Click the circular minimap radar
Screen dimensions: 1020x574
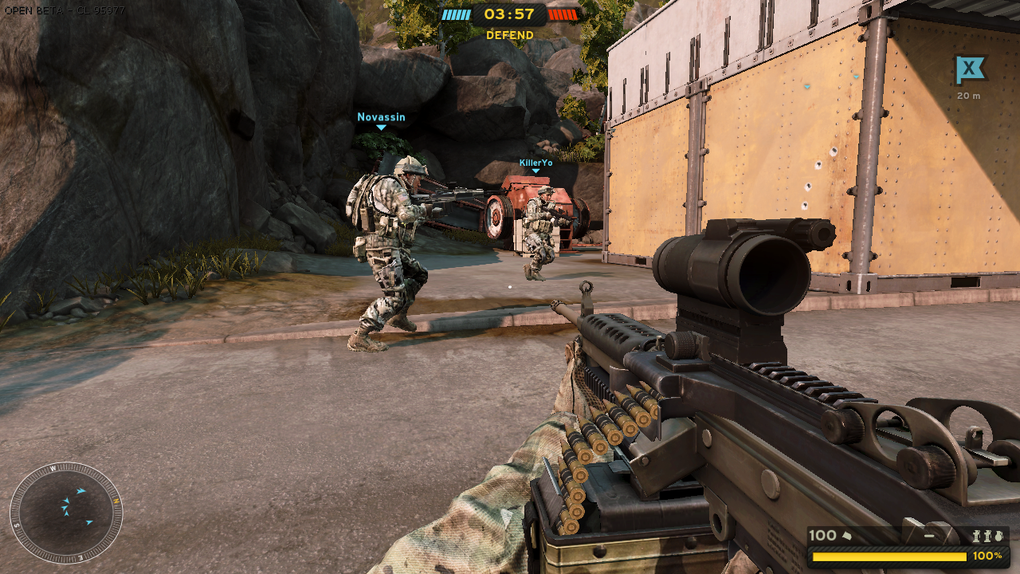pyautogui.click(x=66, y=512)
